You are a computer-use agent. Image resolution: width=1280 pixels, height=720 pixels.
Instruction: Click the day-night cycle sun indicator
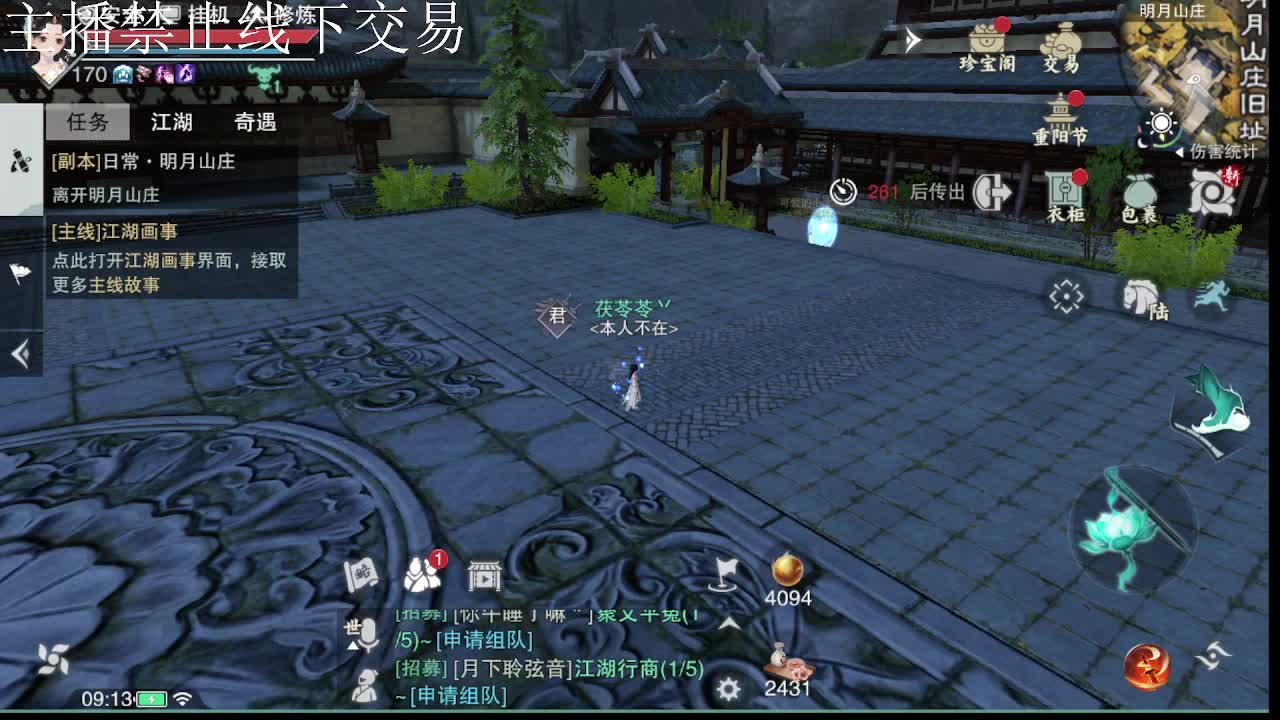1160,124
